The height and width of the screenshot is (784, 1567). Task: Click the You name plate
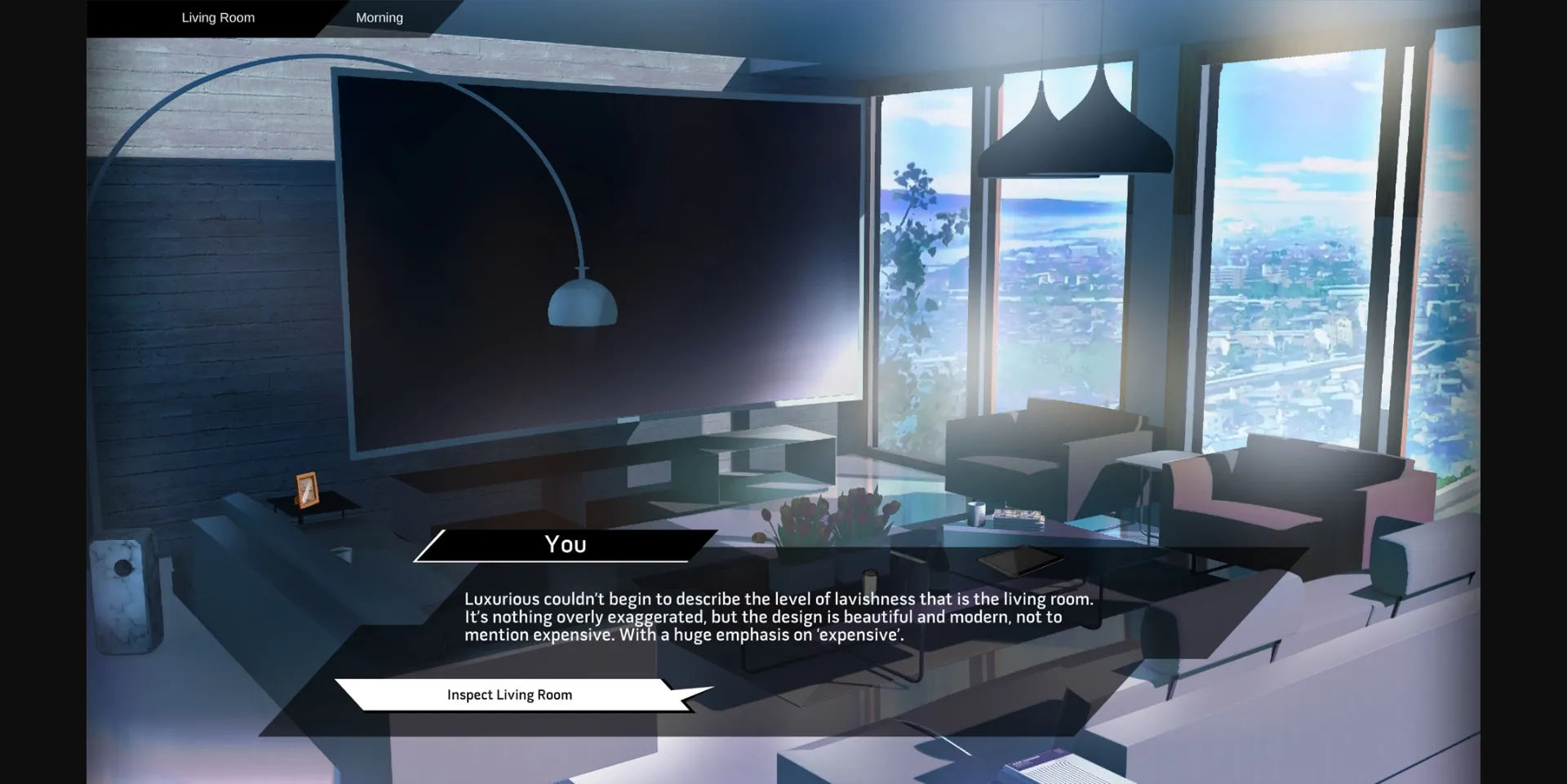pyautogui.click(x=565, y=544)
